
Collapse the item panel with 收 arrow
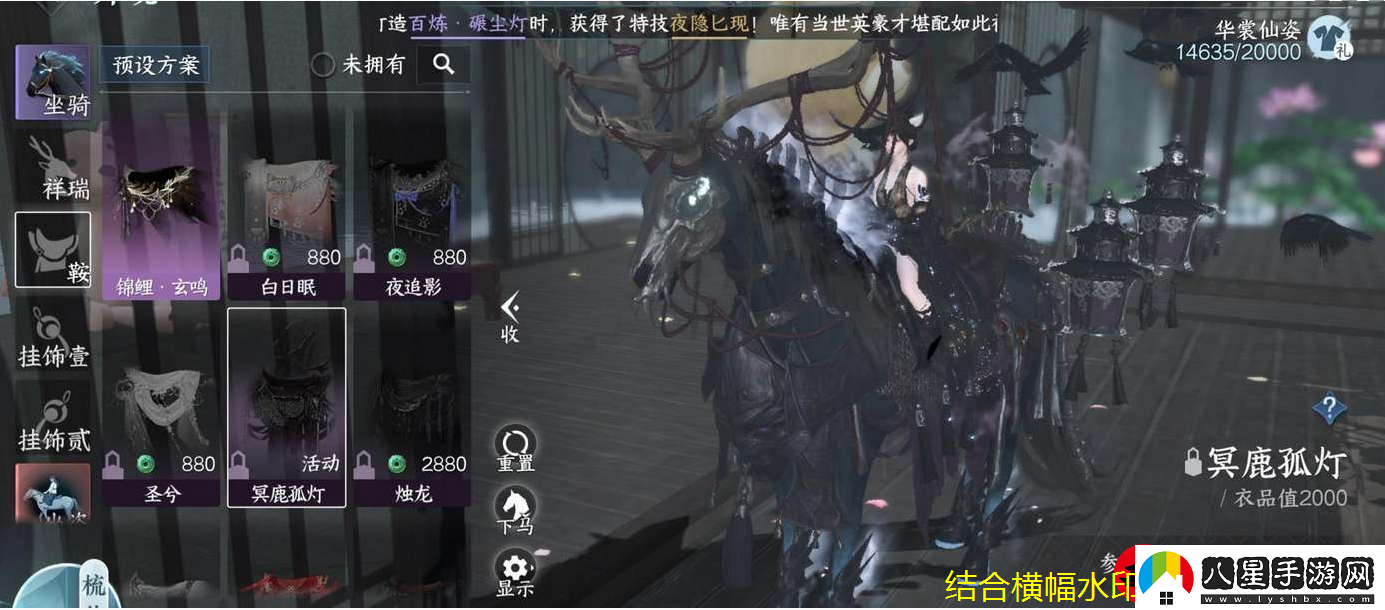pos(510,317)
